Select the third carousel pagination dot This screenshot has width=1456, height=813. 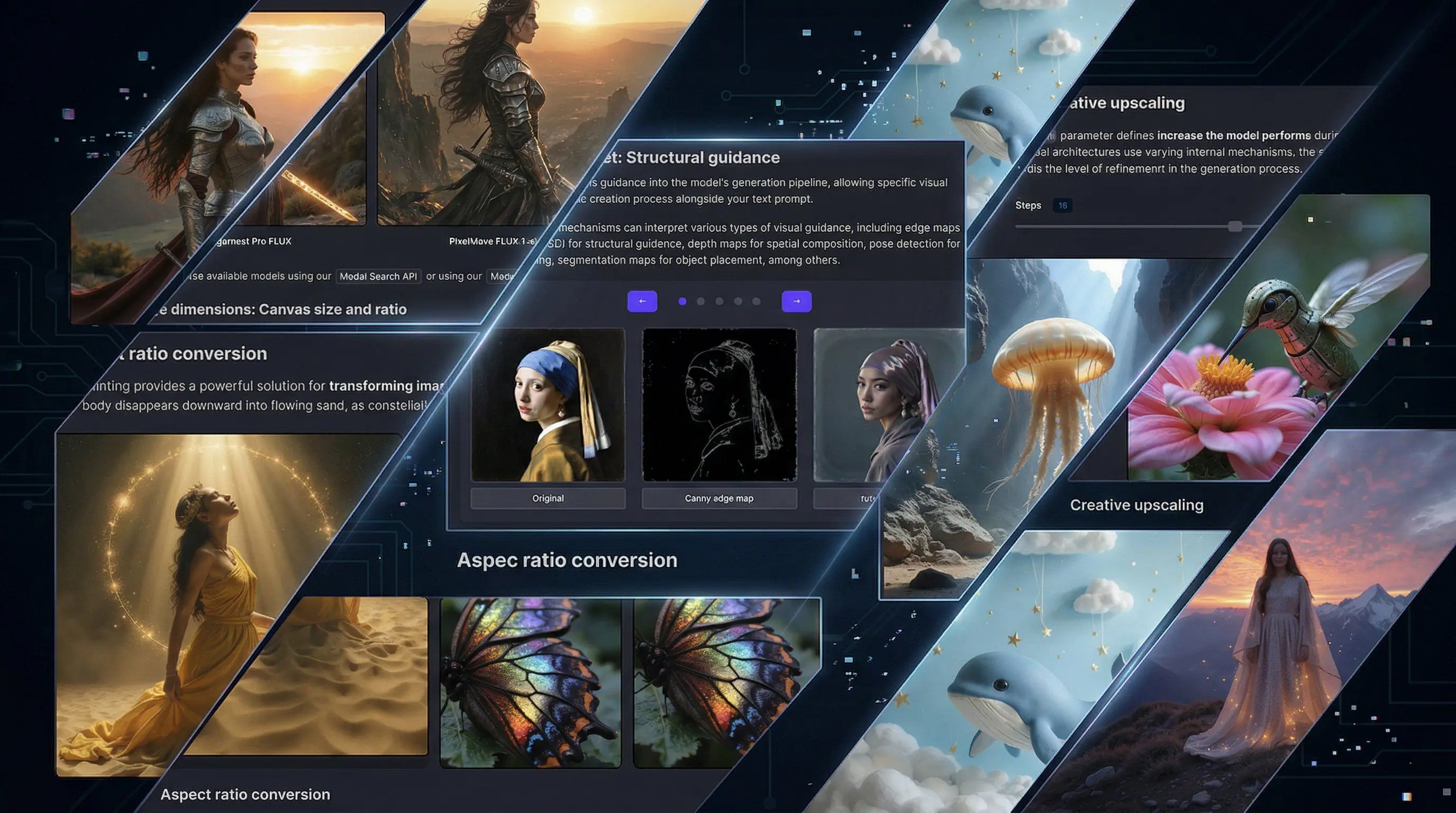pyautogui.click(x=720, y=302)
